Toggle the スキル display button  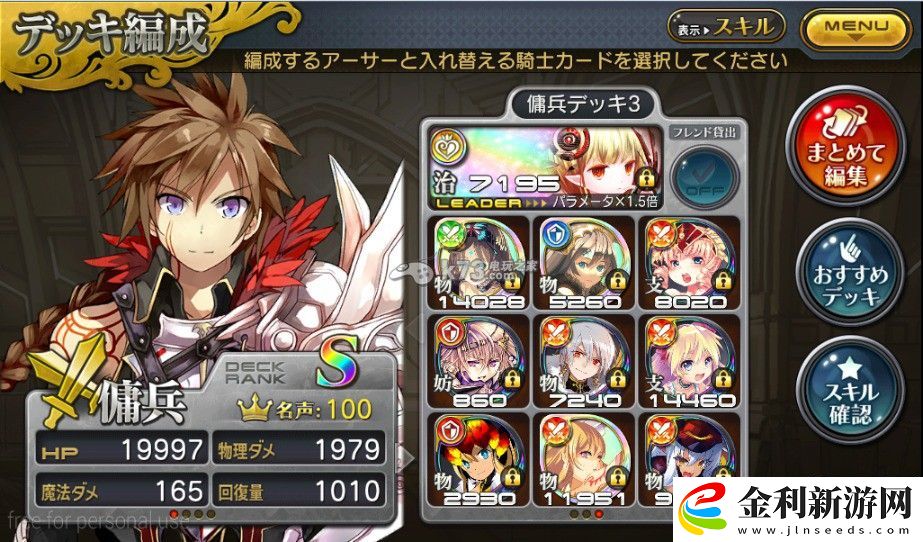pyautogui.click(x=726, y=27)
